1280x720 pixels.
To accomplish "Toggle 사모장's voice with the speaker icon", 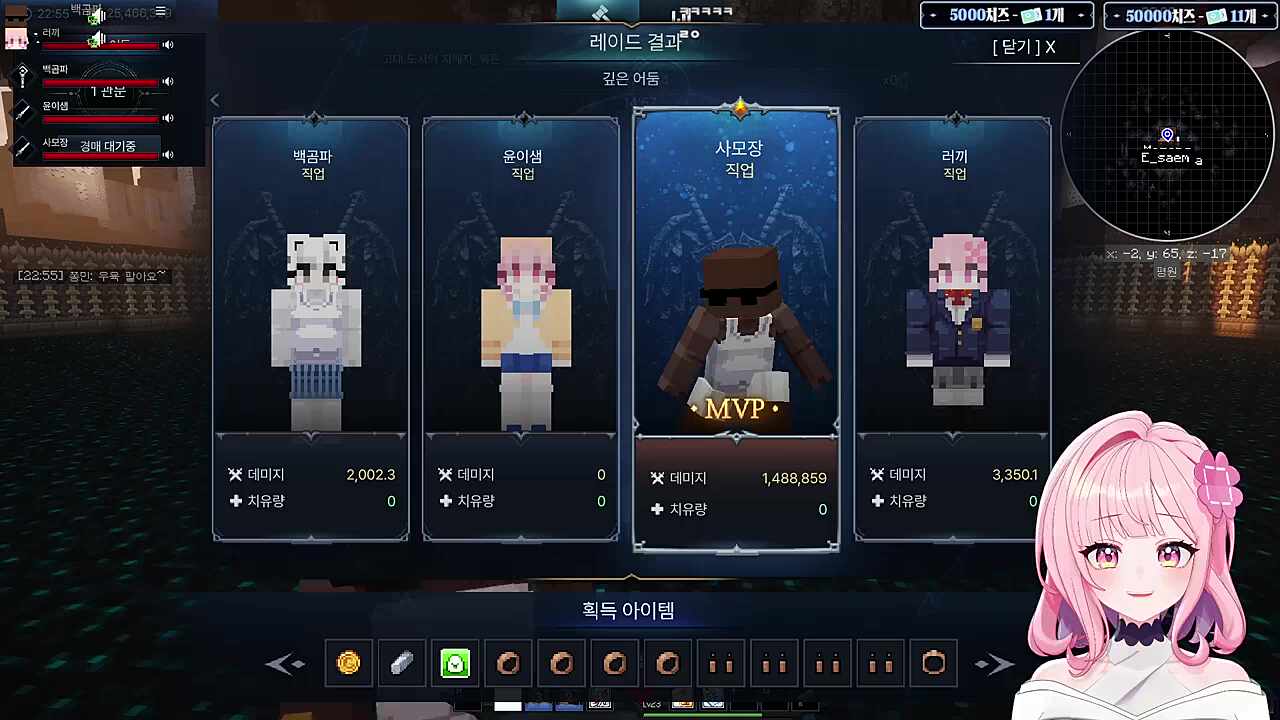I will click(x=168, y=156).
